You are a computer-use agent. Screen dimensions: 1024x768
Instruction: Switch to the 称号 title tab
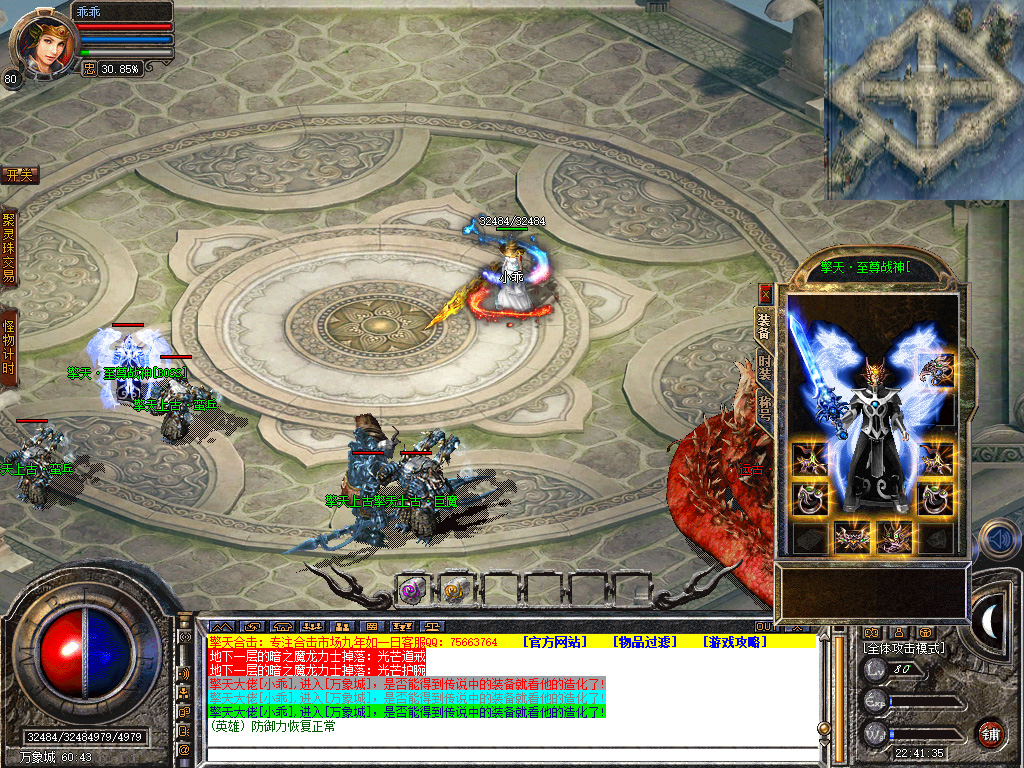click(764, 407)
